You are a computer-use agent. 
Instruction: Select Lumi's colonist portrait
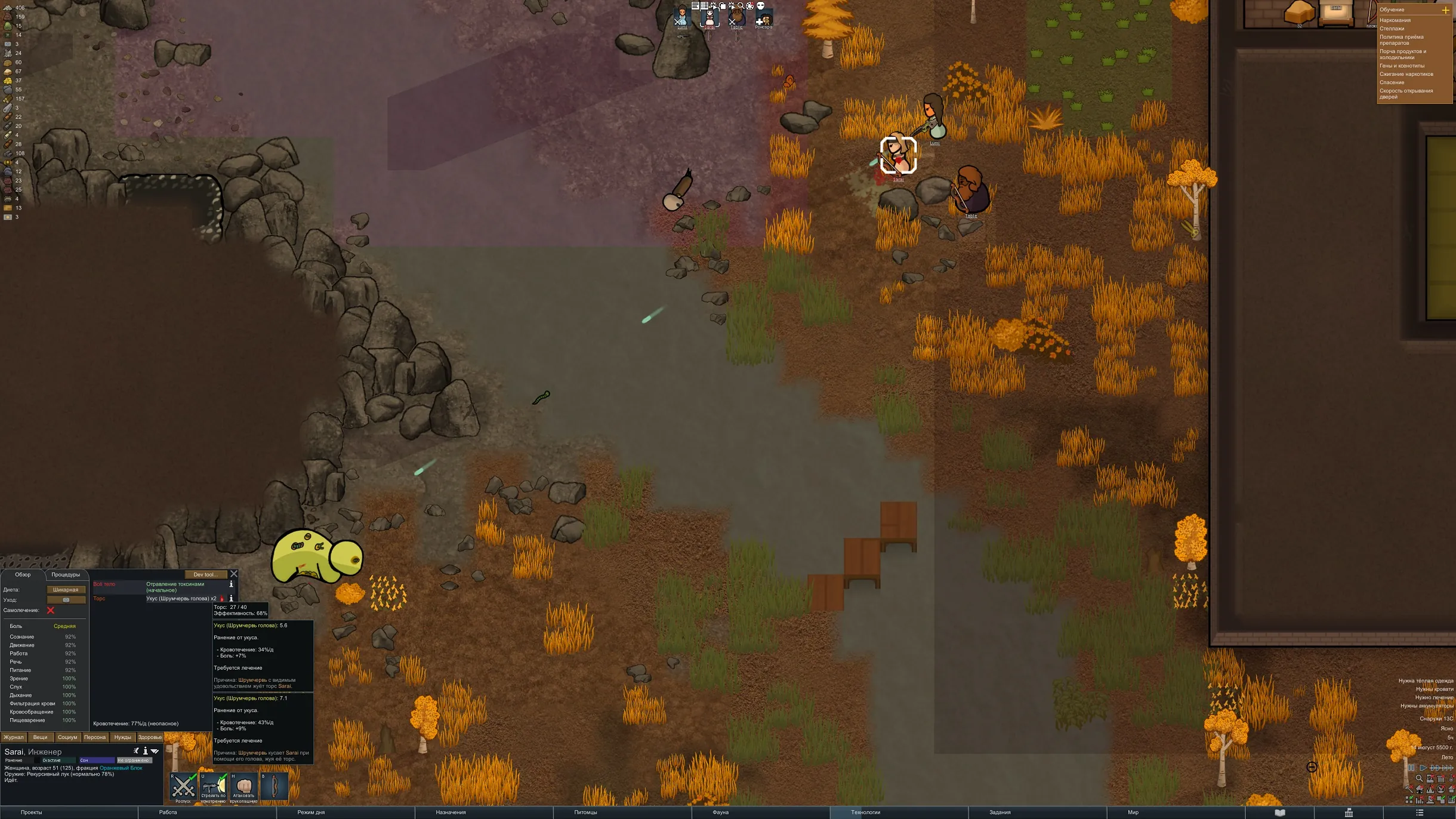pos(682,17)
